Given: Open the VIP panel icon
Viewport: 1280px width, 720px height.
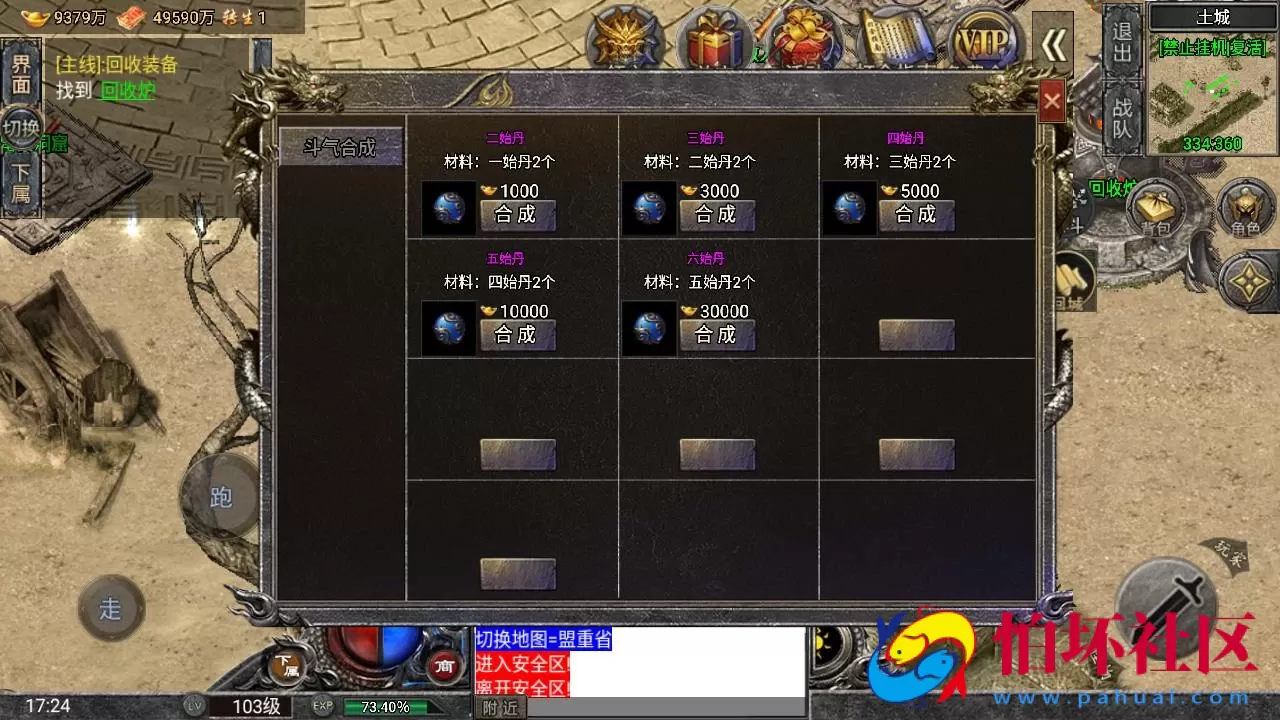Looking at the screenshot, I should [984, 38].
